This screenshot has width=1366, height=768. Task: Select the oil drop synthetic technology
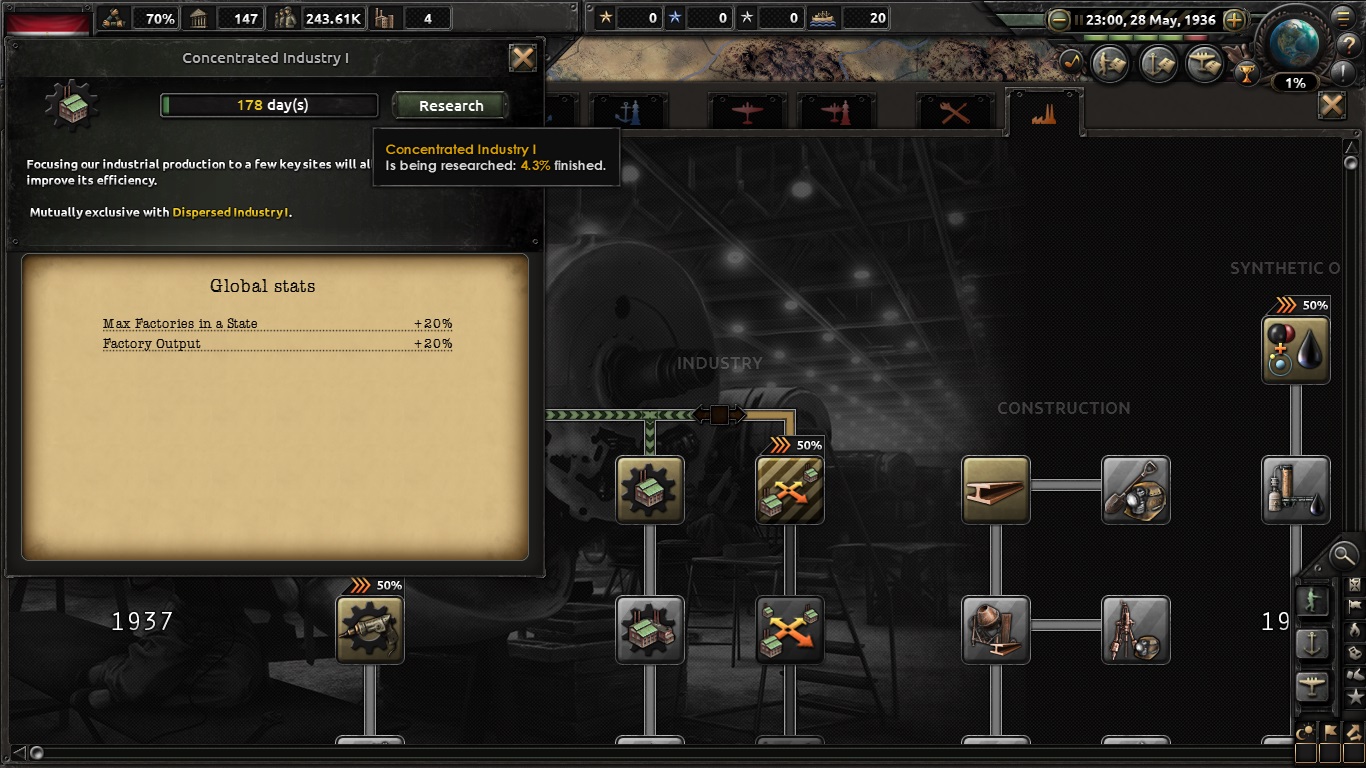point(1296,350)
